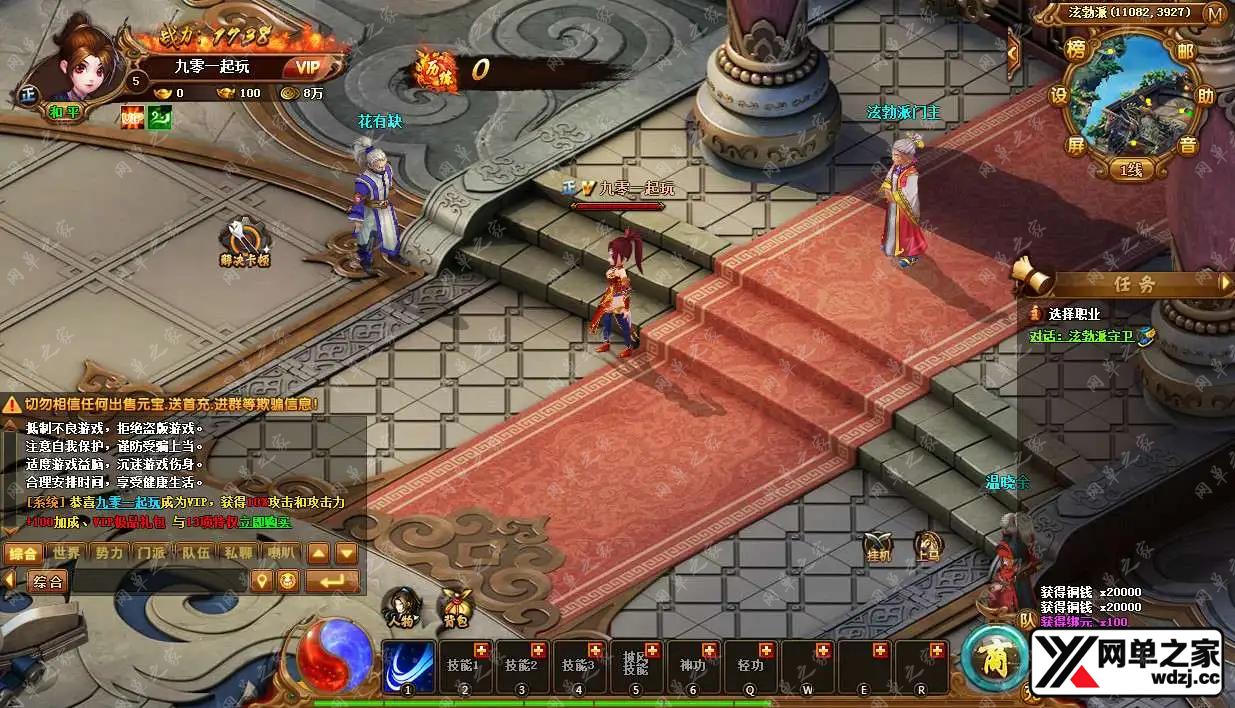Open the 解决卡顿 lag fix icon
The height and width of the screenshot is (708, 1235).
[245, 241]
